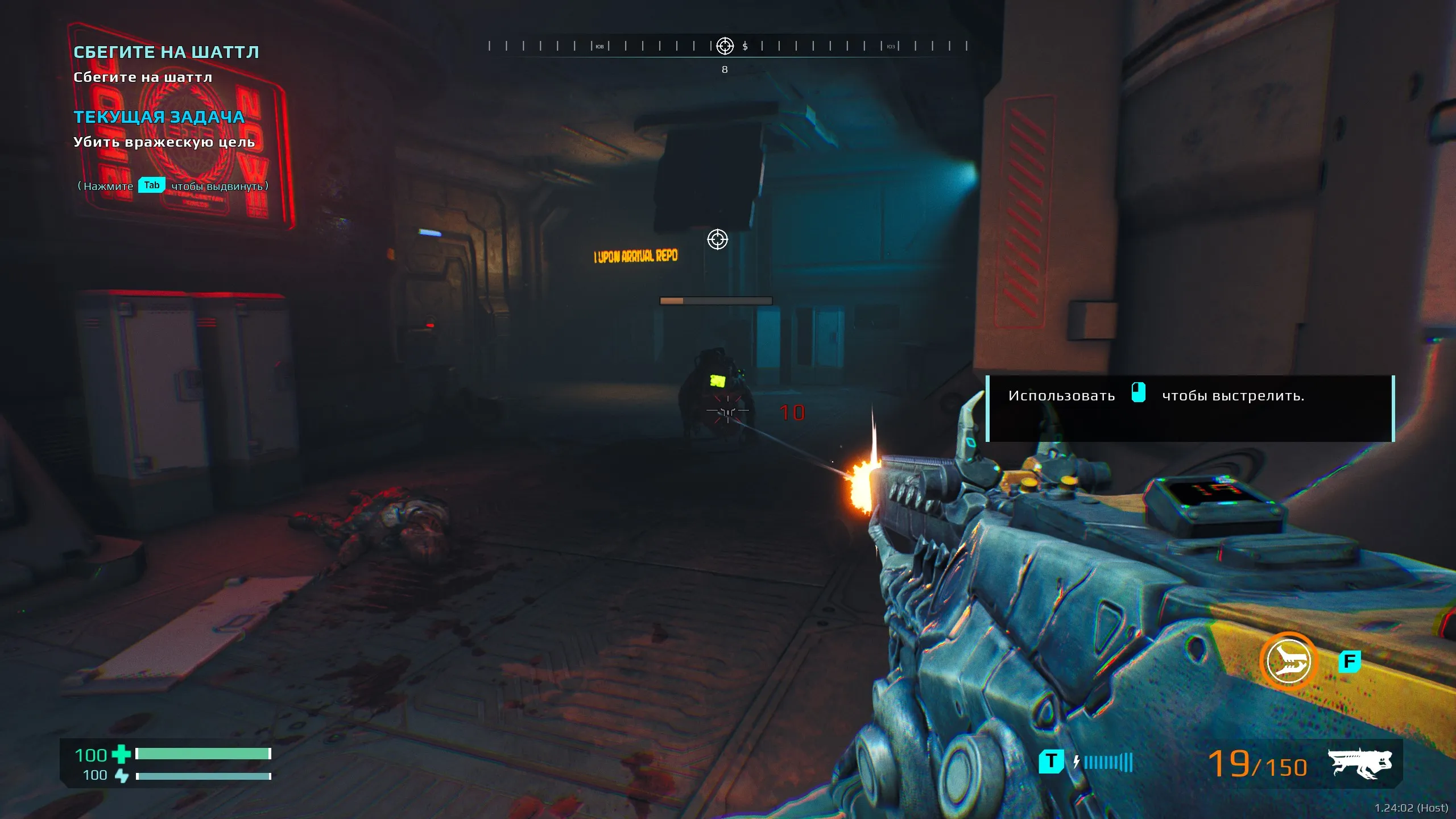Screen dimensions: 1456x819
Task: Select the equipped weapon silhouette icon
Action: [1360, 763]
